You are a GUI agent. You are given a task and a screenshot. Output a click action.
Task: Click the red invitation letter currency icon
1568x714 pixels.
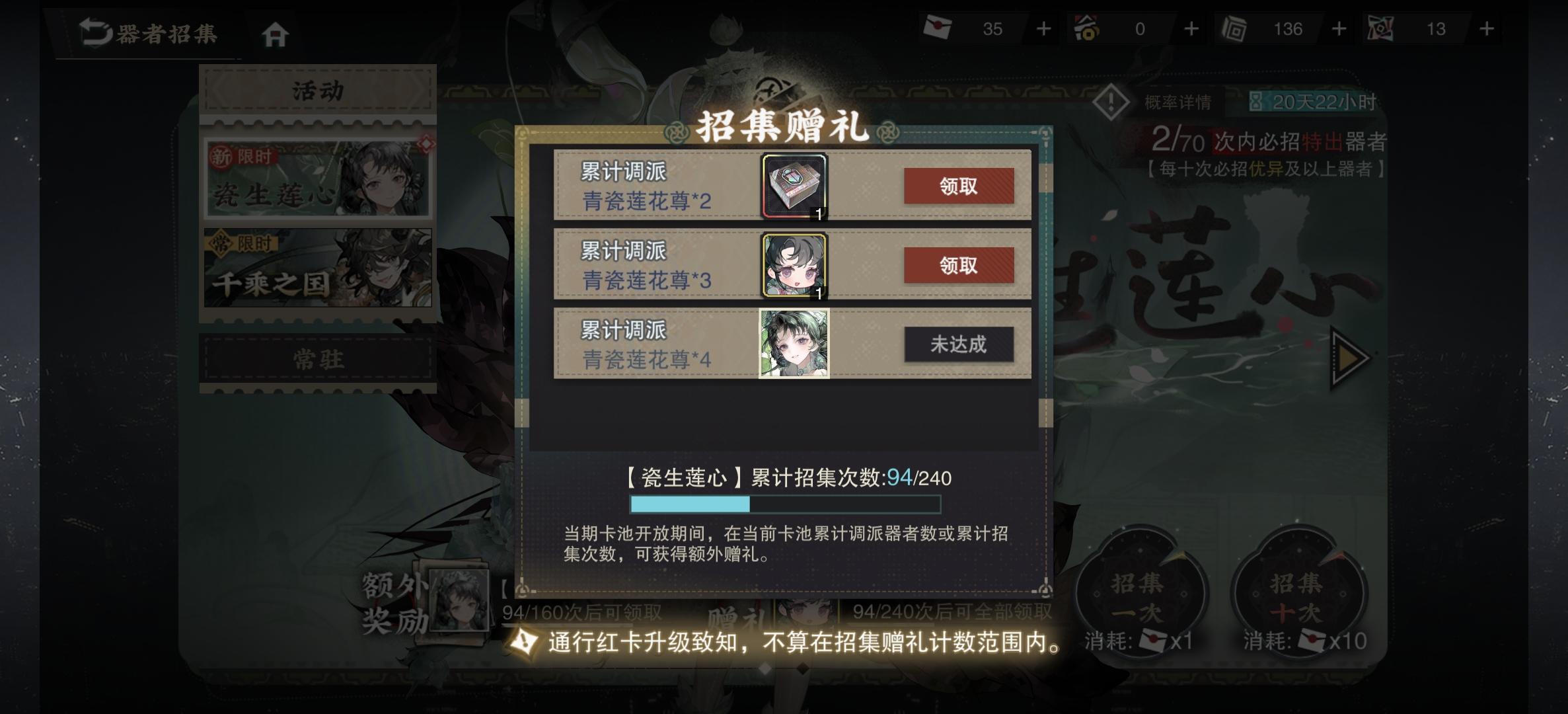coord(937,28)
